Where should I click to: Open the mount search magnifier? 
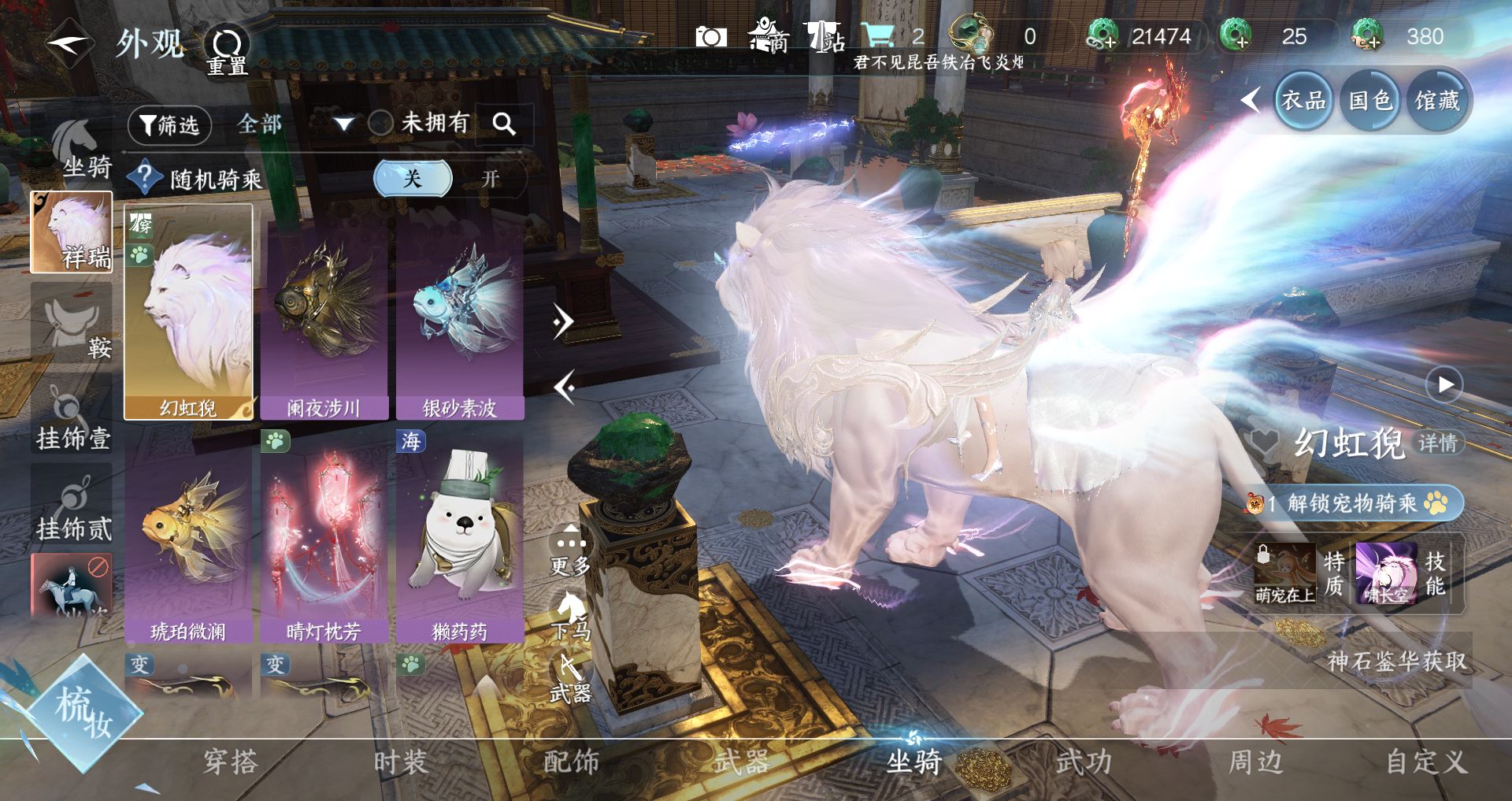pyautogui.click(x=504, y=124)
